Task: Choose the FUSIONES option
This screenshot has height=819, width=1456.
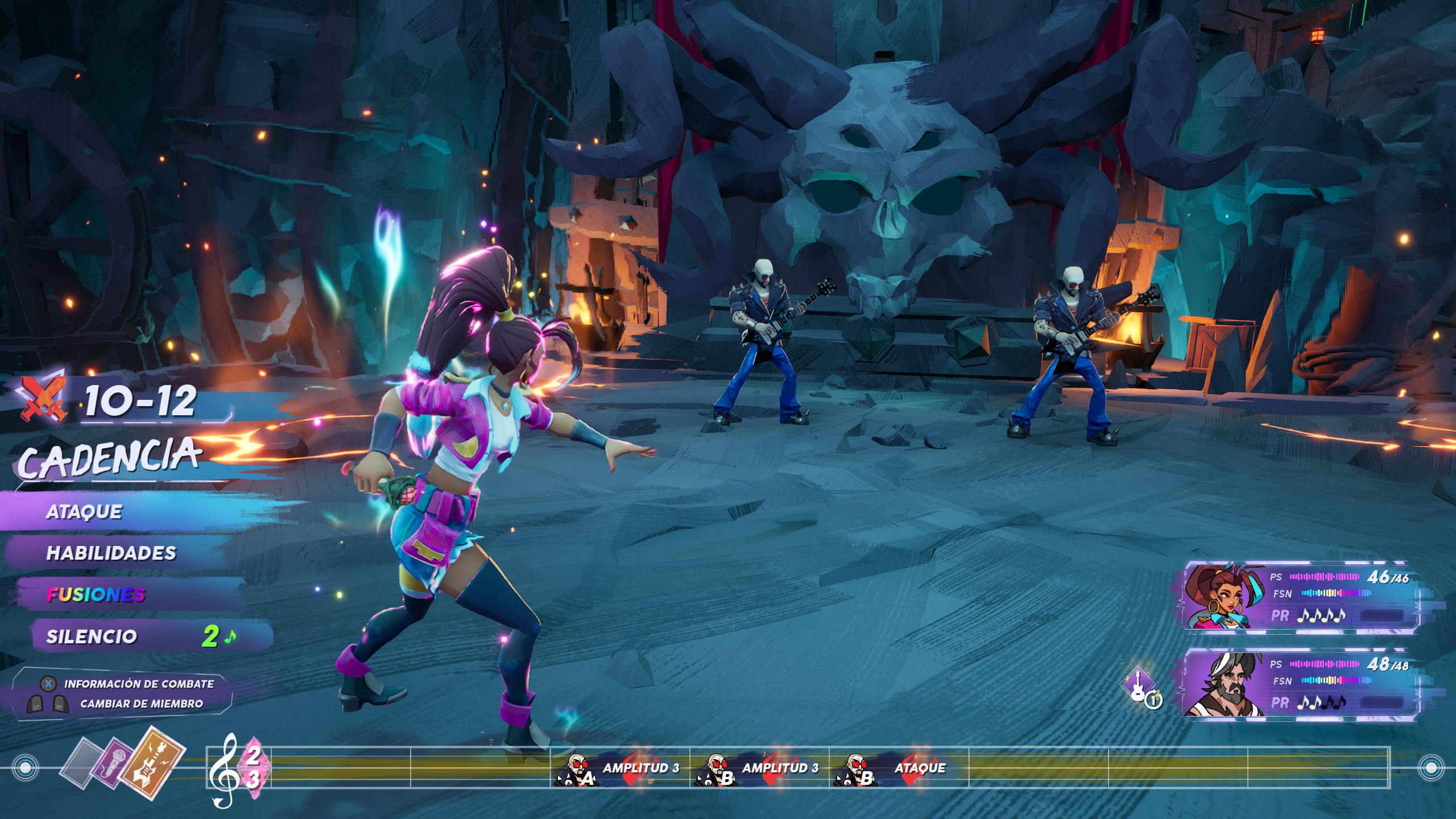Action: click(96, 595)
